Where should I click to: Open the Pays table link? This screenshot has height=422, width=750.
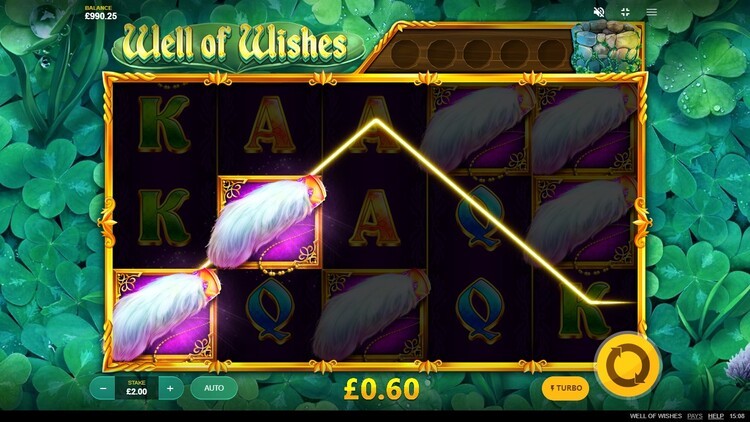coord(694,415)
